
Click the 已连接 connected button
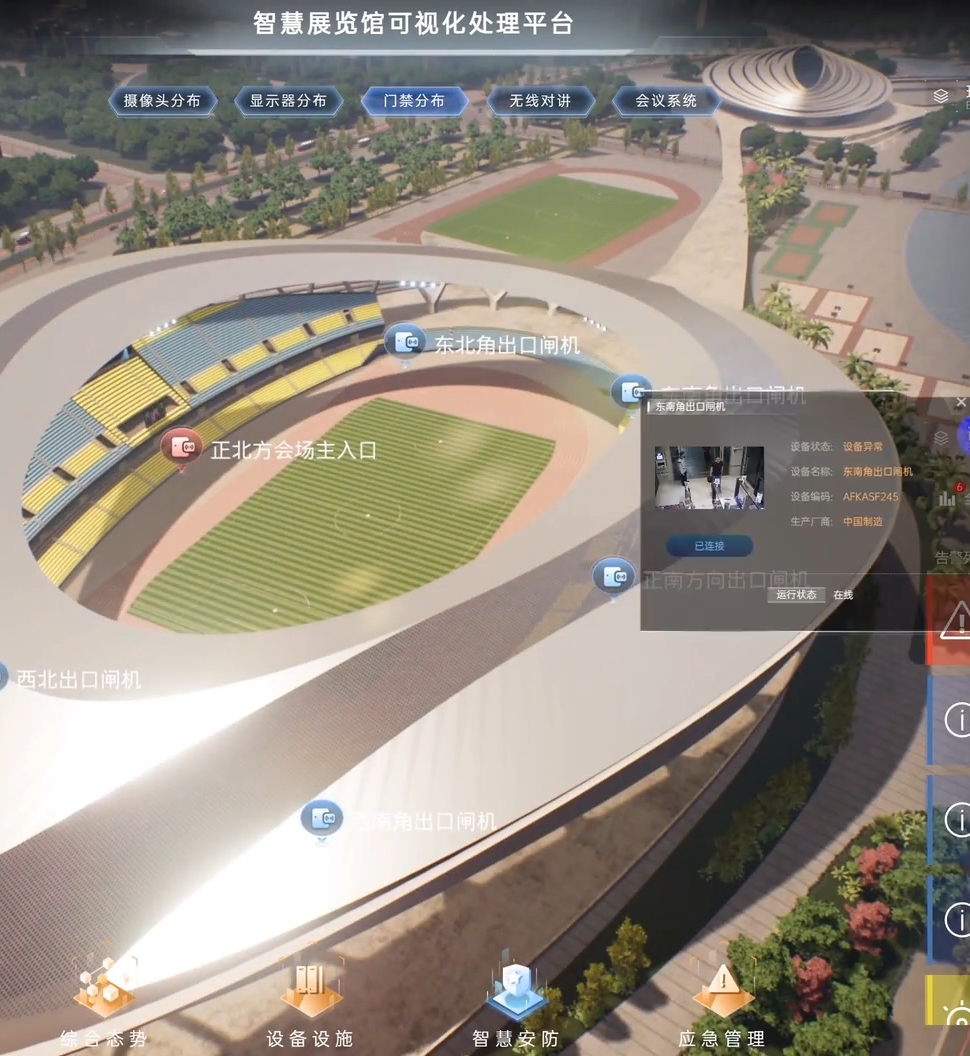coord(709,546)
